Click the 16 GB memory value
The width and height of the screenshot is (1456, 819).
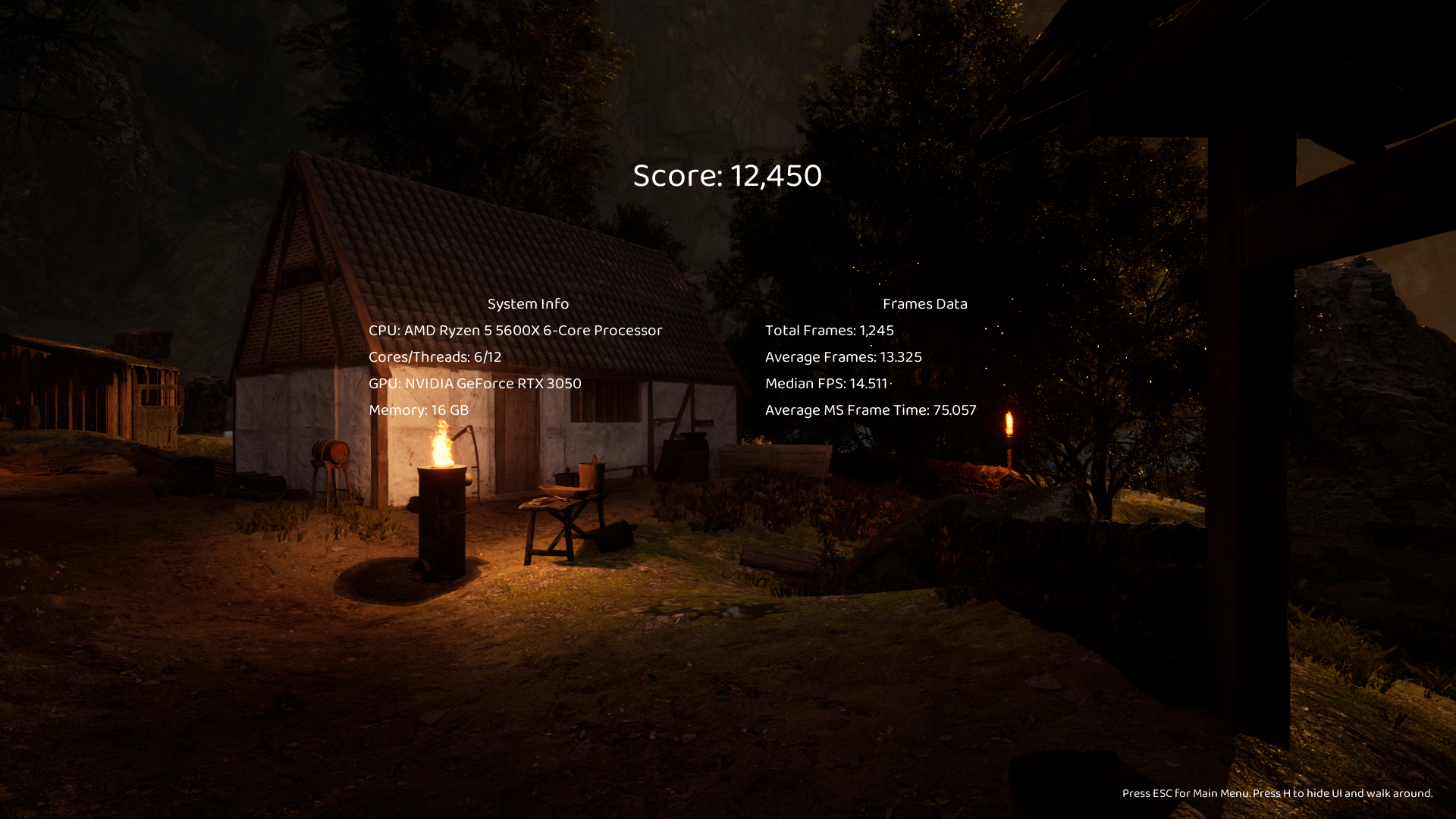pos(450,409)
